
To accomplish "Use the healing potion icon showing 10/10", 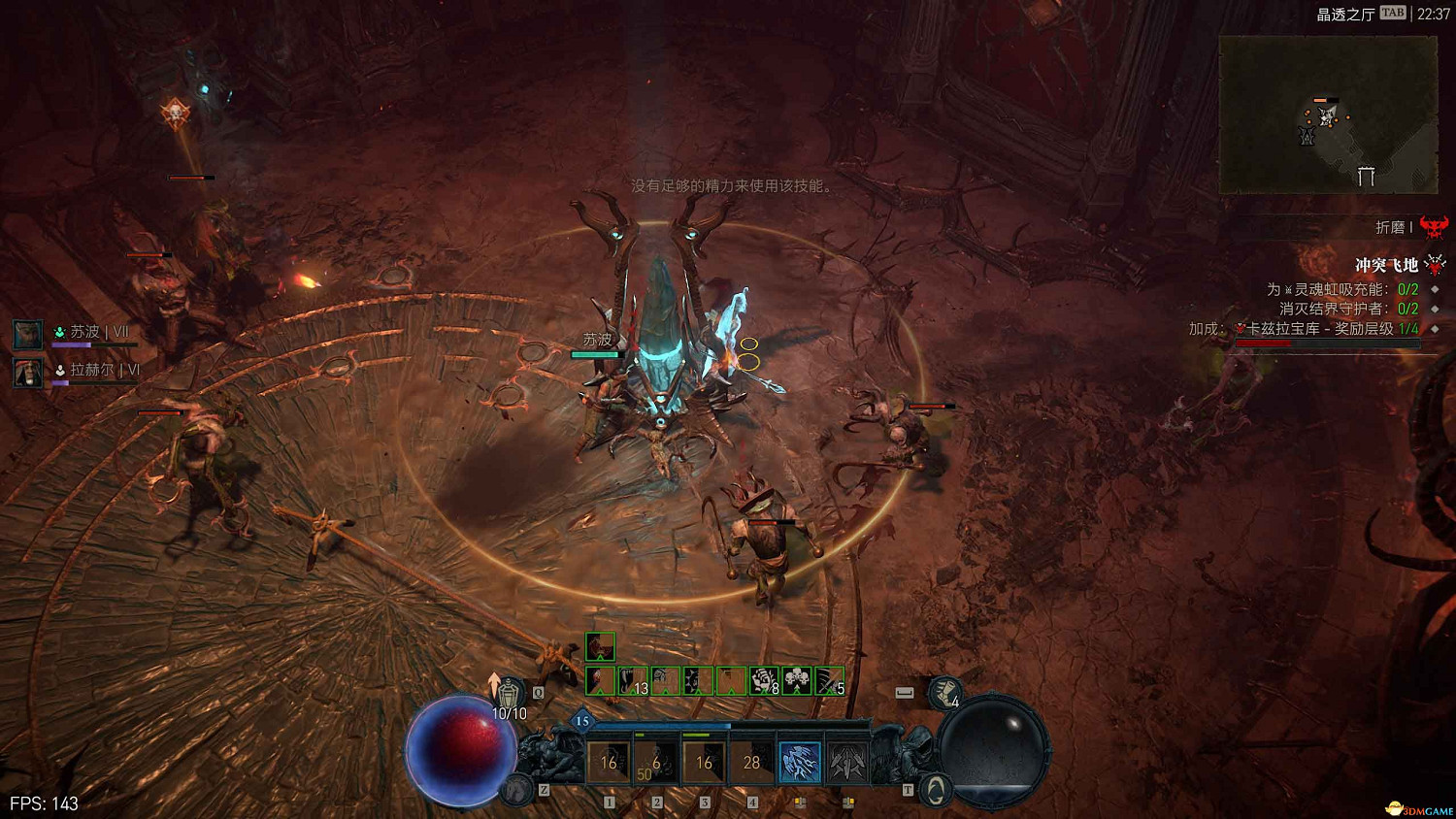I will (x=509, y=693).
